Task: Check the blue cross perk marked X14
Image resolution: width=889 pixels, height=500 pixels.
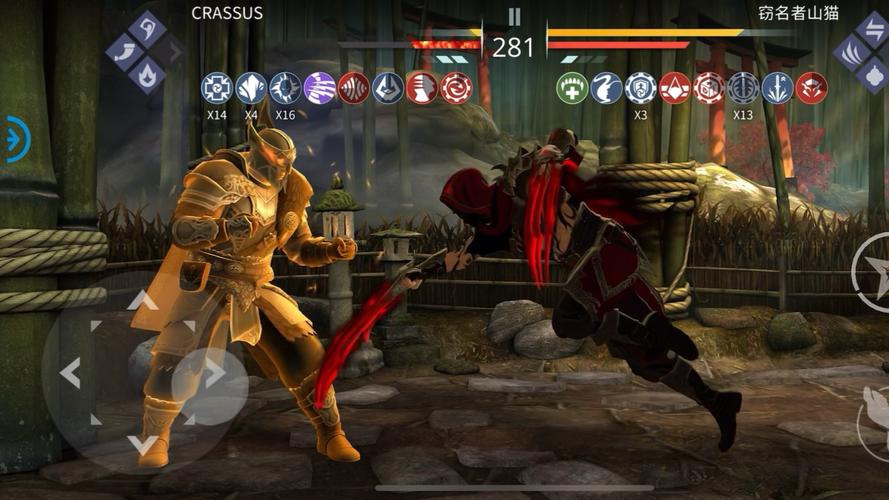Action: (216, 88)
